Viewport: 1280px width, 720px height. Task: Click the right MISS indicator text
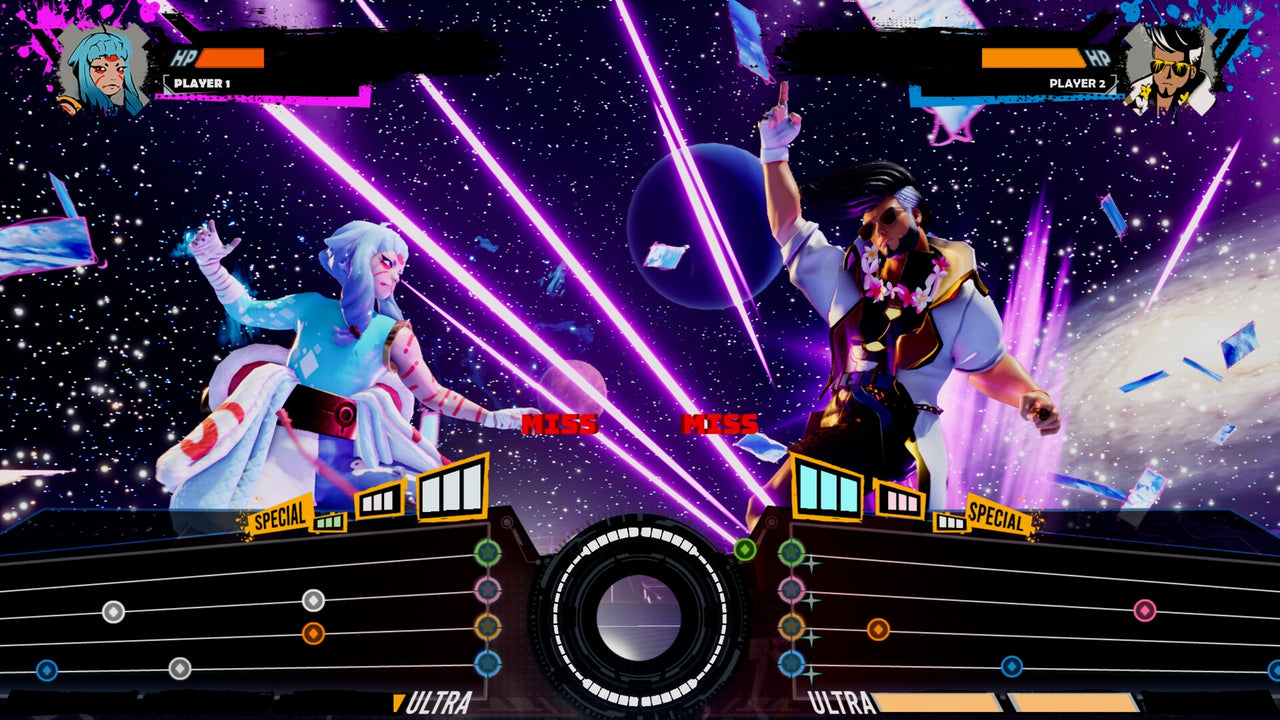pyautogui.click(x=722, y=421)
